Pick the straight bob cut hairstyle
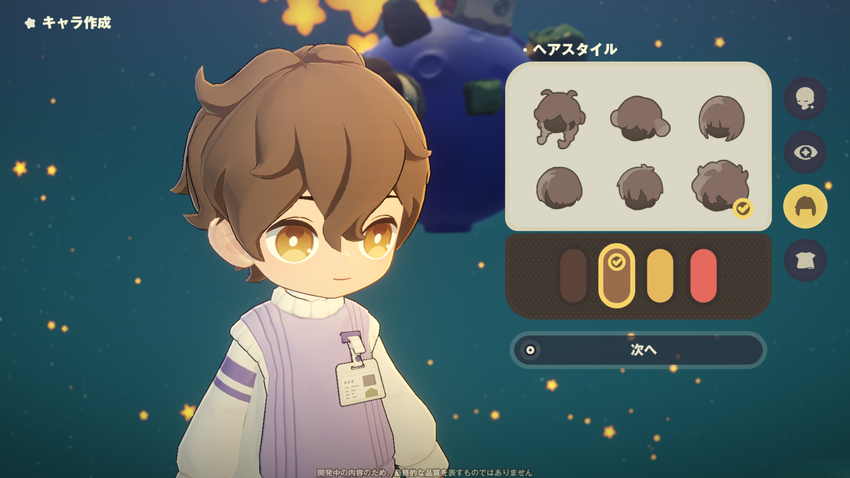 [720, 118]
